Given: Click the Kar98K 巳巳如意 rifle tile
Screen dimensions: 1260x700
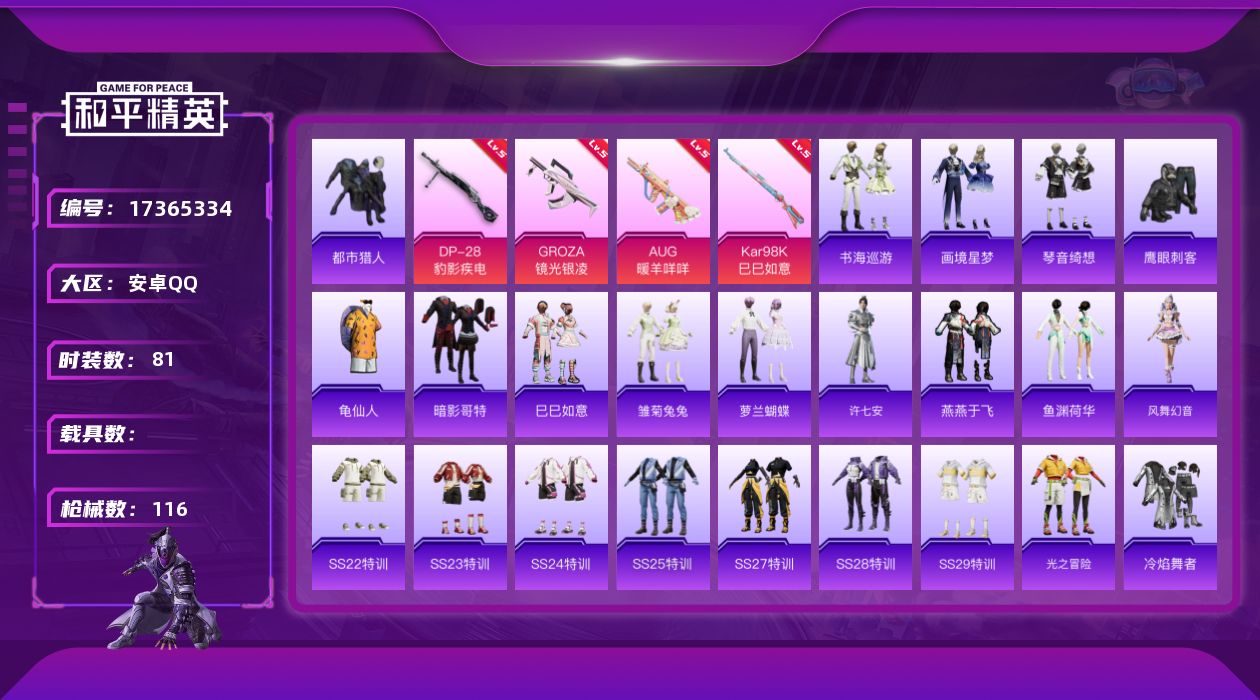Looking at the screenshot, I should [x=764, y=210].
